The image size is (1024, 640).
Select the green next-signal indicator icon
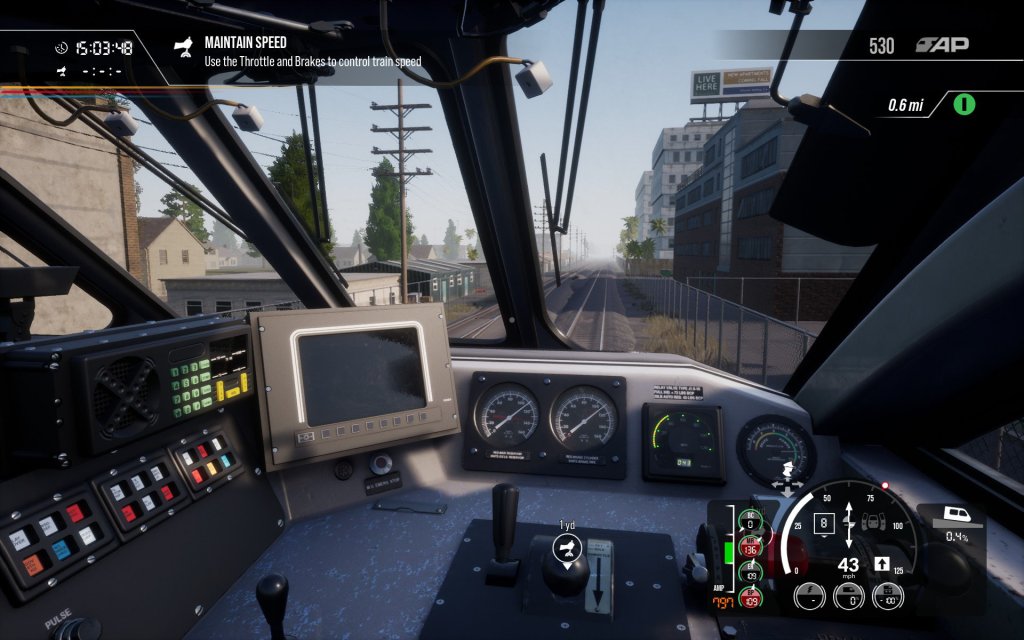pos(964,104)
